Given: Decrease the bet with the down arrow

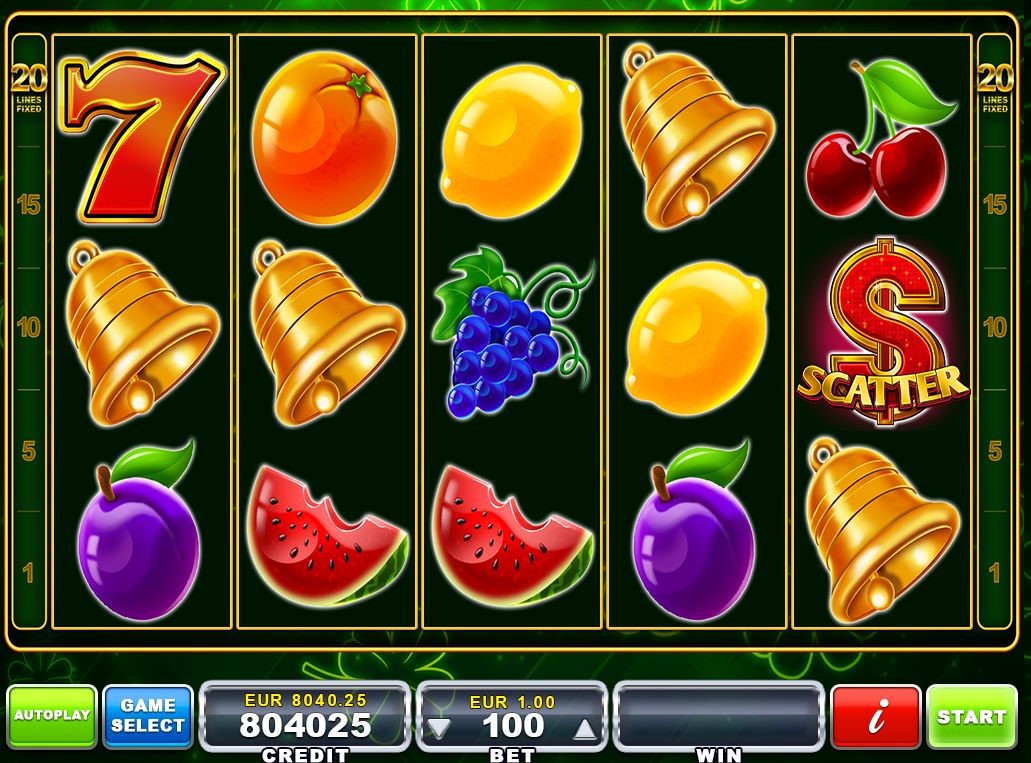Looking at the screenshot, I should [438, 728].
